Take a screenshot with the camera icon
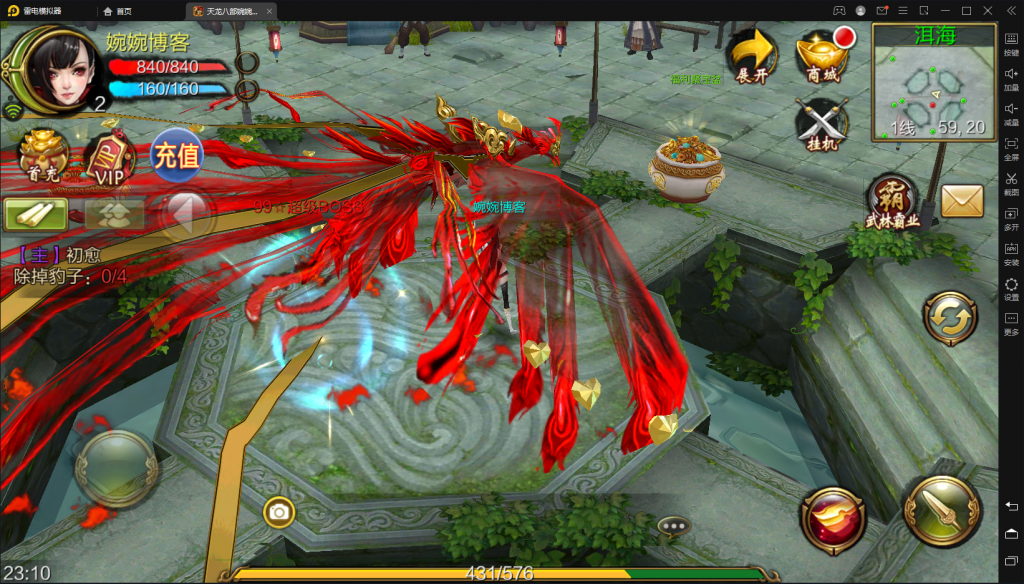1024x584 pixels. pos(279,513)
